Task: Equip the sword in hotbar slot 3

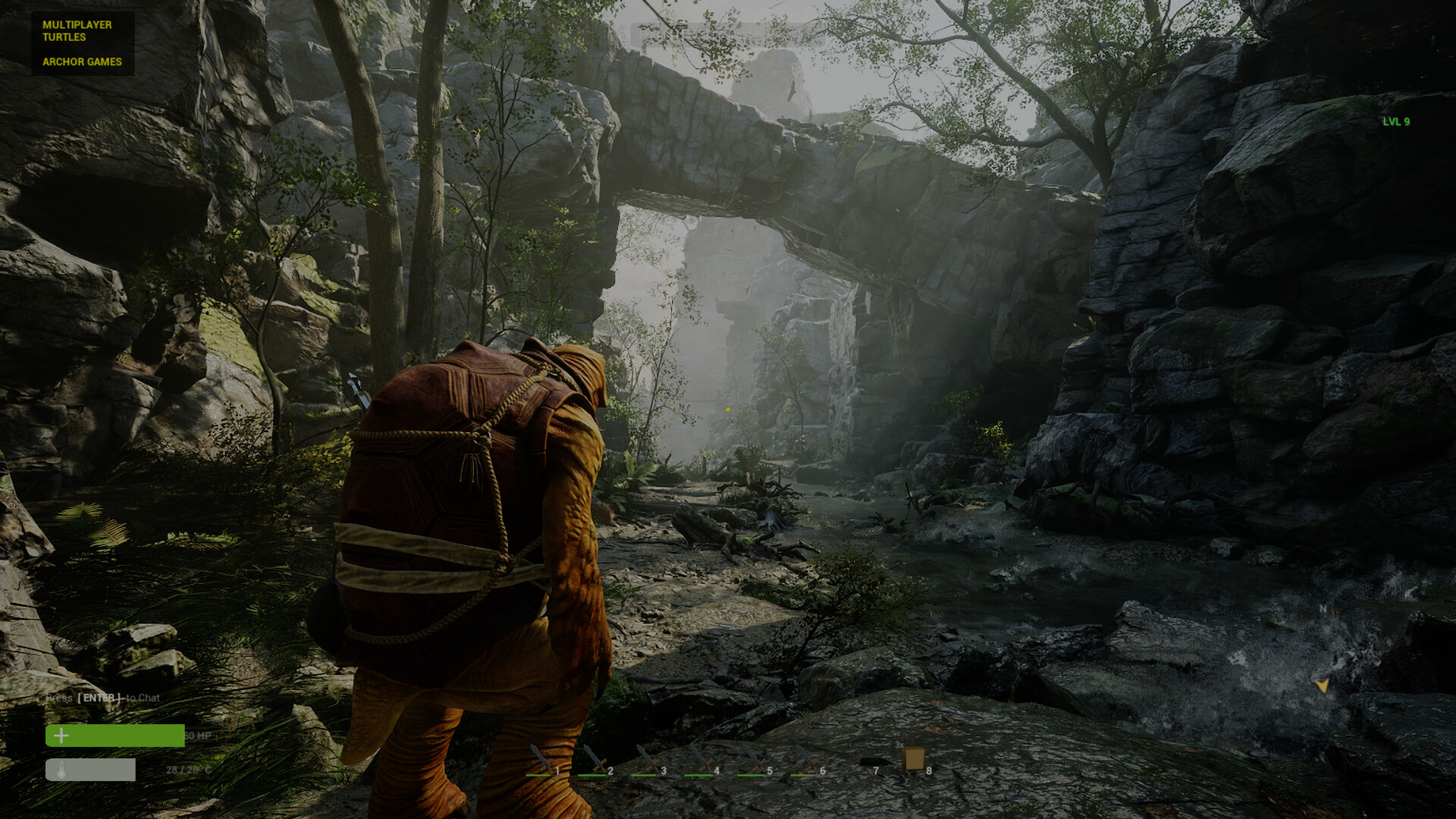Action: coord(648,759)
